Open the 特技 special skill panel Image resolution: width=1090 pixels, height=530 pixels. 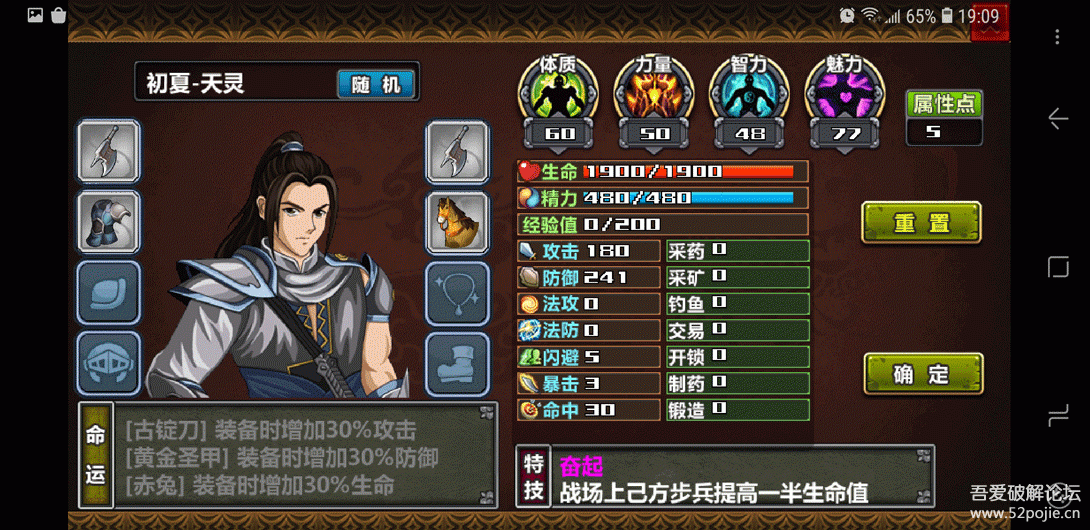(x=534, y=477)
